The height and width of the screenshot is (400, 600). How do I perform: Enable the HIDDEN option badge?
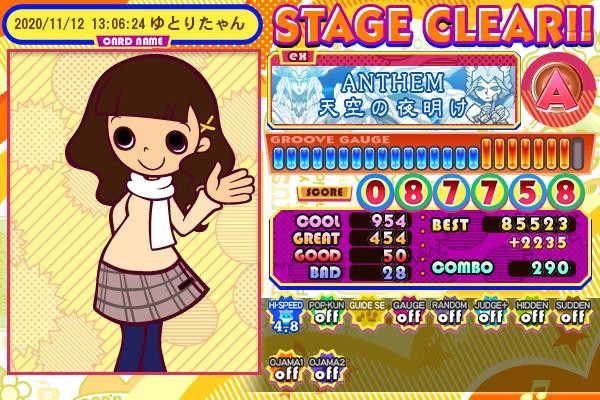click(530, 314)
